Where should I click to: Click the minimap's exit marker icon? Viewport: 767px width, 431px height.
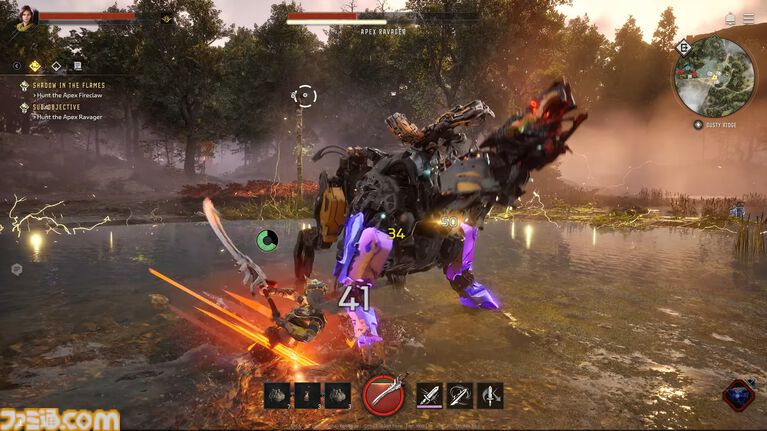point(684,46)
